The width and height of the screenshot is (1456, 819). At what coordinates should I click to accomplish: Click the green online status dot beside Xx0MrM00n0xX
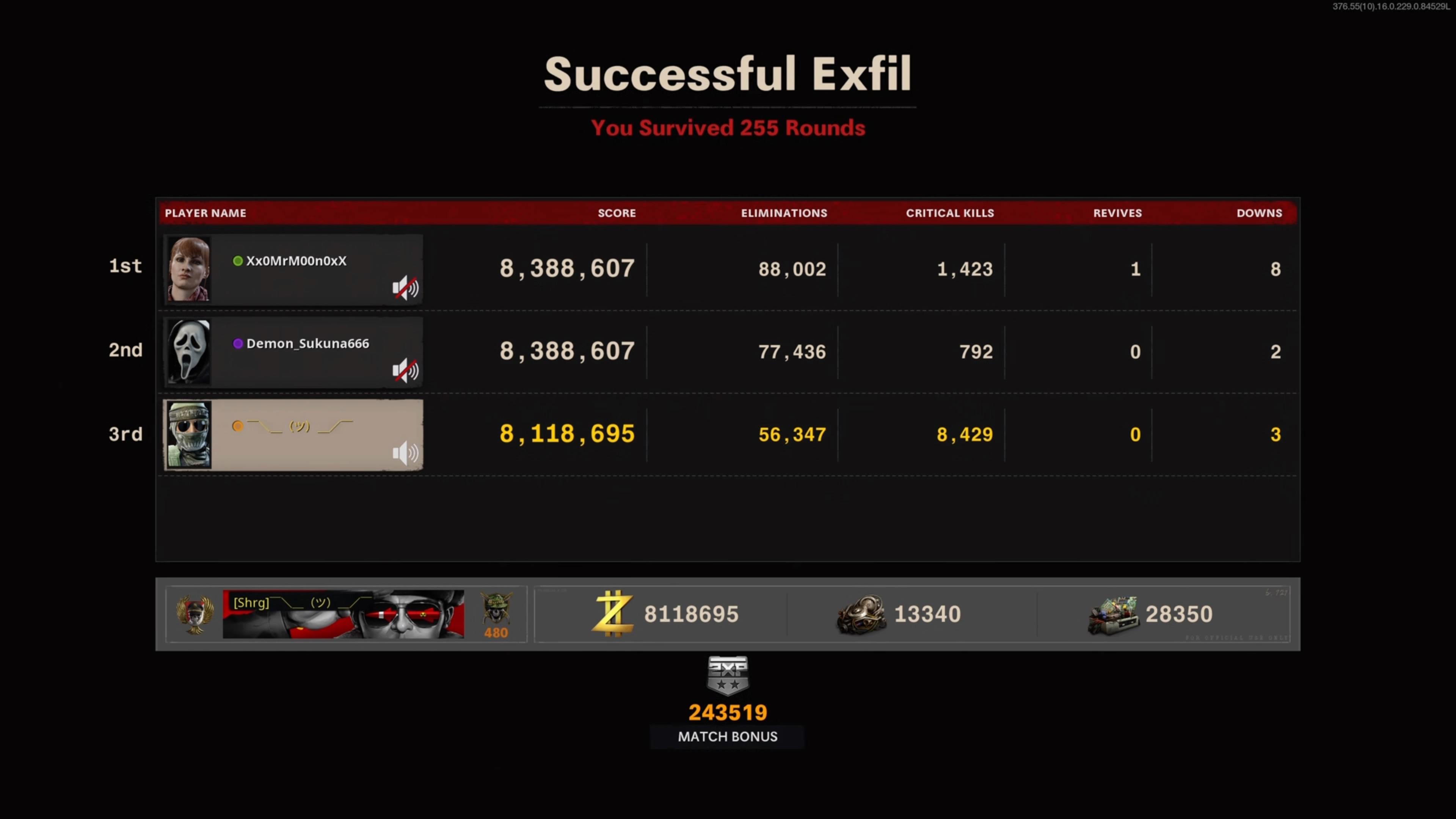coord(237,261)
